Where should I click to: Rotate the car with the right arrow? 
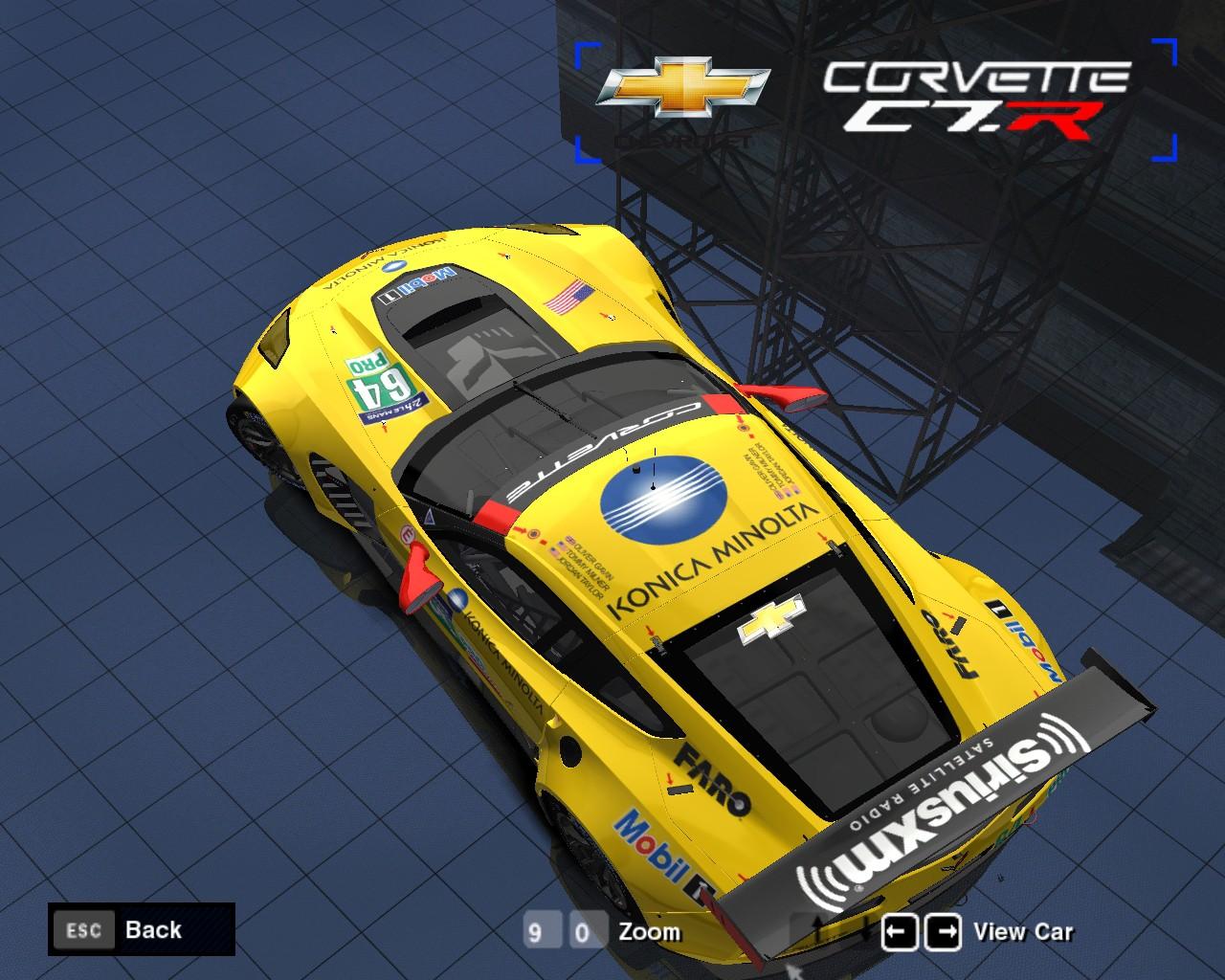945,931
